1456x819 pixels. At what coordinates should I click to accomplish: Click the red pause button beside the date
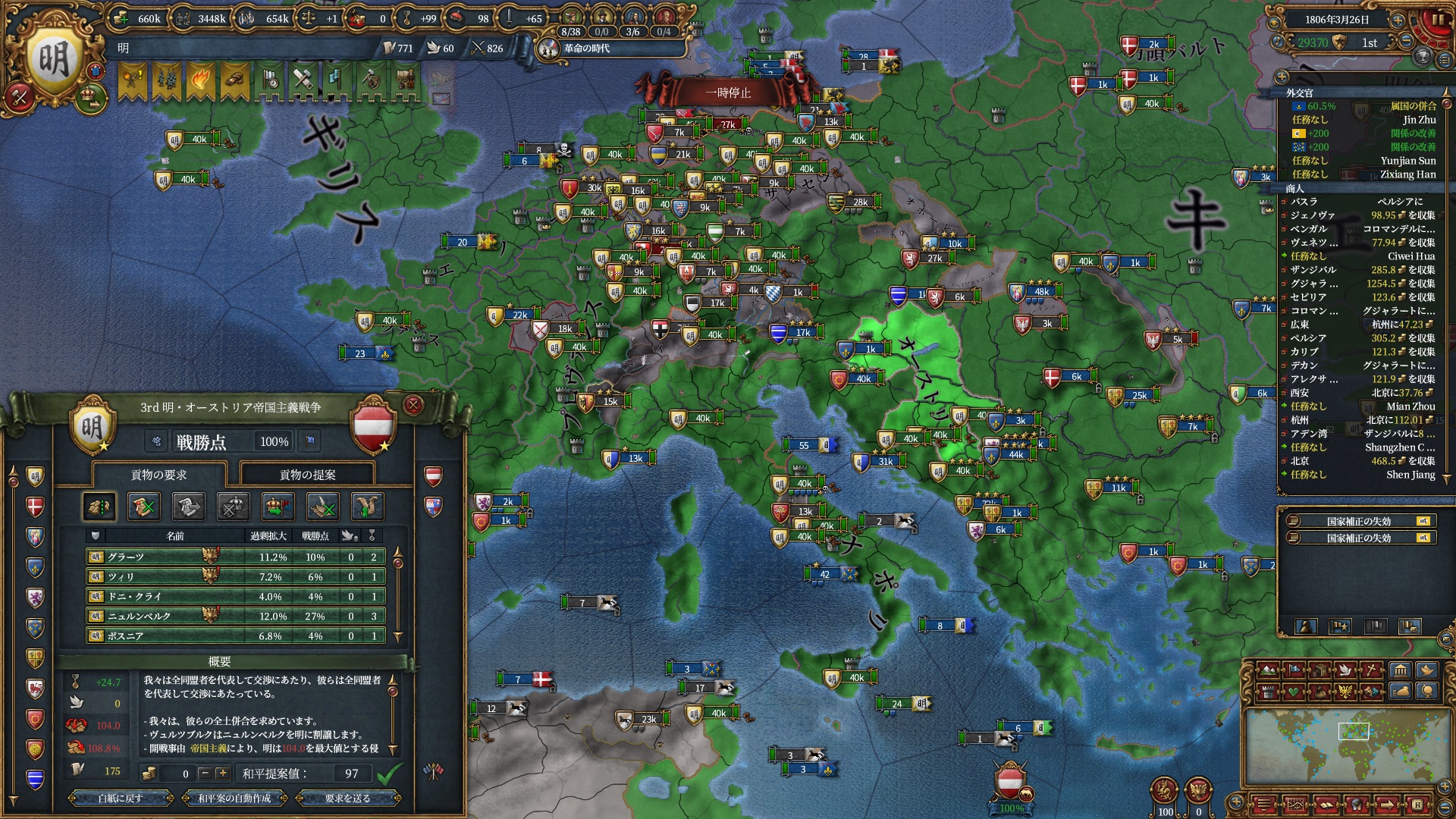point(1437,20)
